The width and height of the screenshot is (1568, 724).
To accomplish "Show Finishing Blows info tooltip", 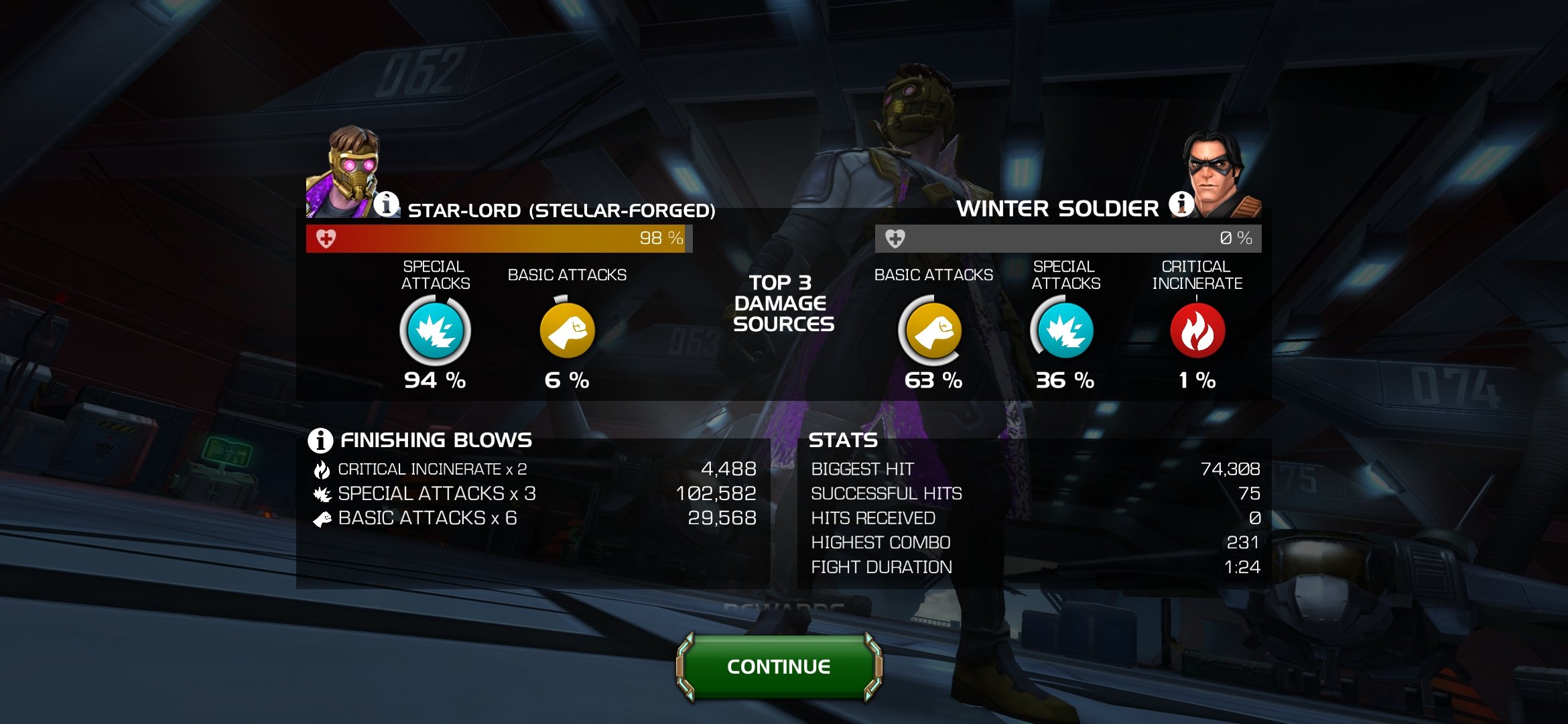I will pyautogui.click(x=320, y=440).
